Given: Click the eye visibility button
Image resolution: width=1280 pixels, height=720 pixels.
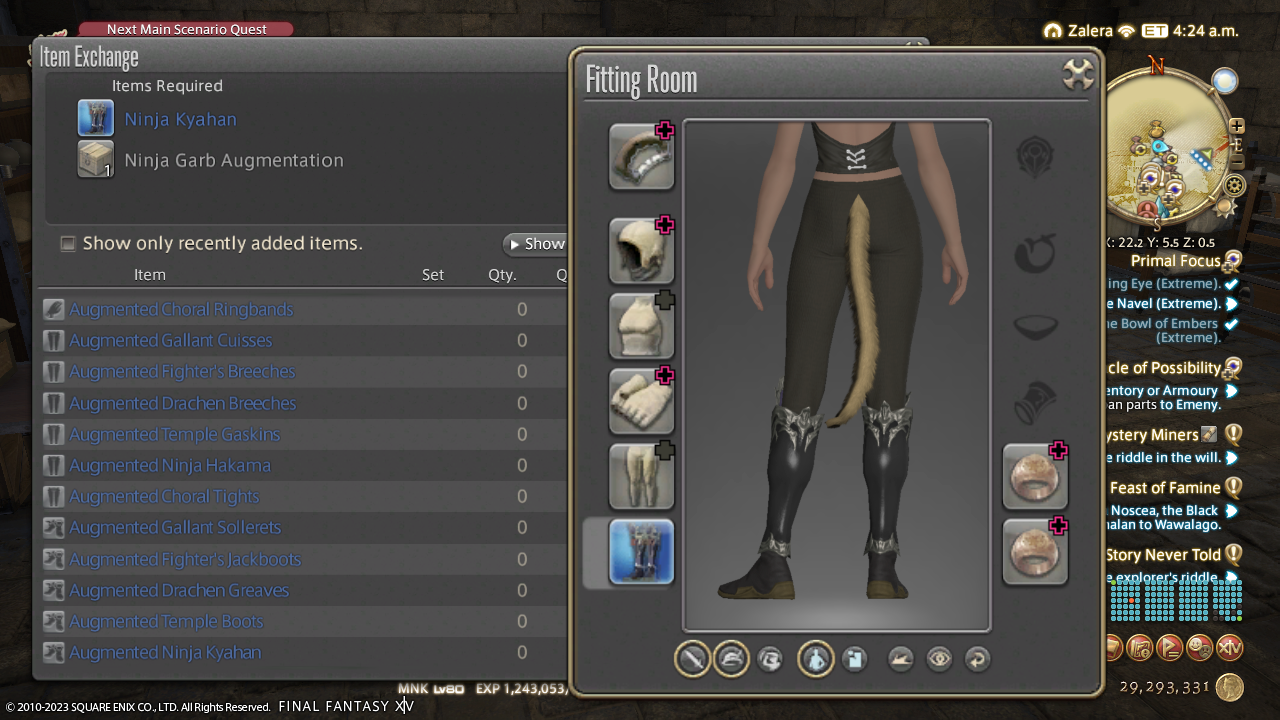Looking at the screenshot, I should pyautogui.click(x=939, y=659).
